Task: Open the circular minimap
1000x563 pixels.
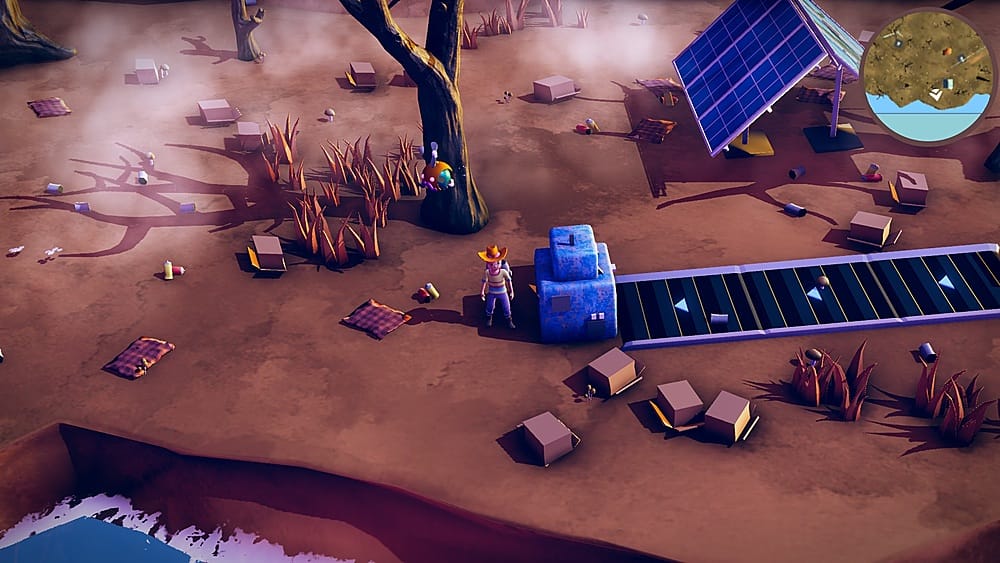Action: click(x=928, y=76)
